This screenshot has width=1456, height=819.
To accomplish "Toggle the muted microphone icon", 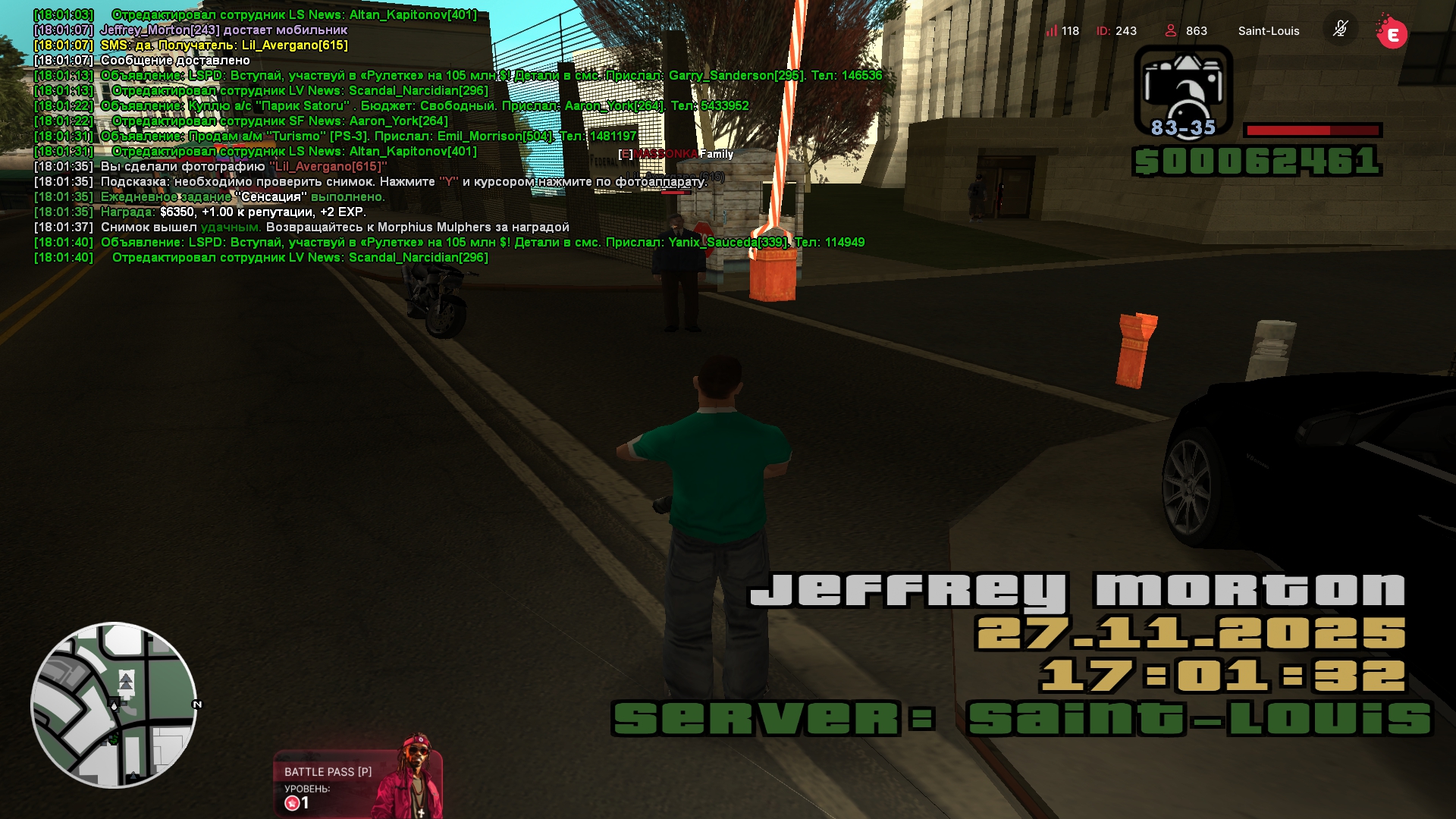I will pyautogui.click(x=1340, y=30).
